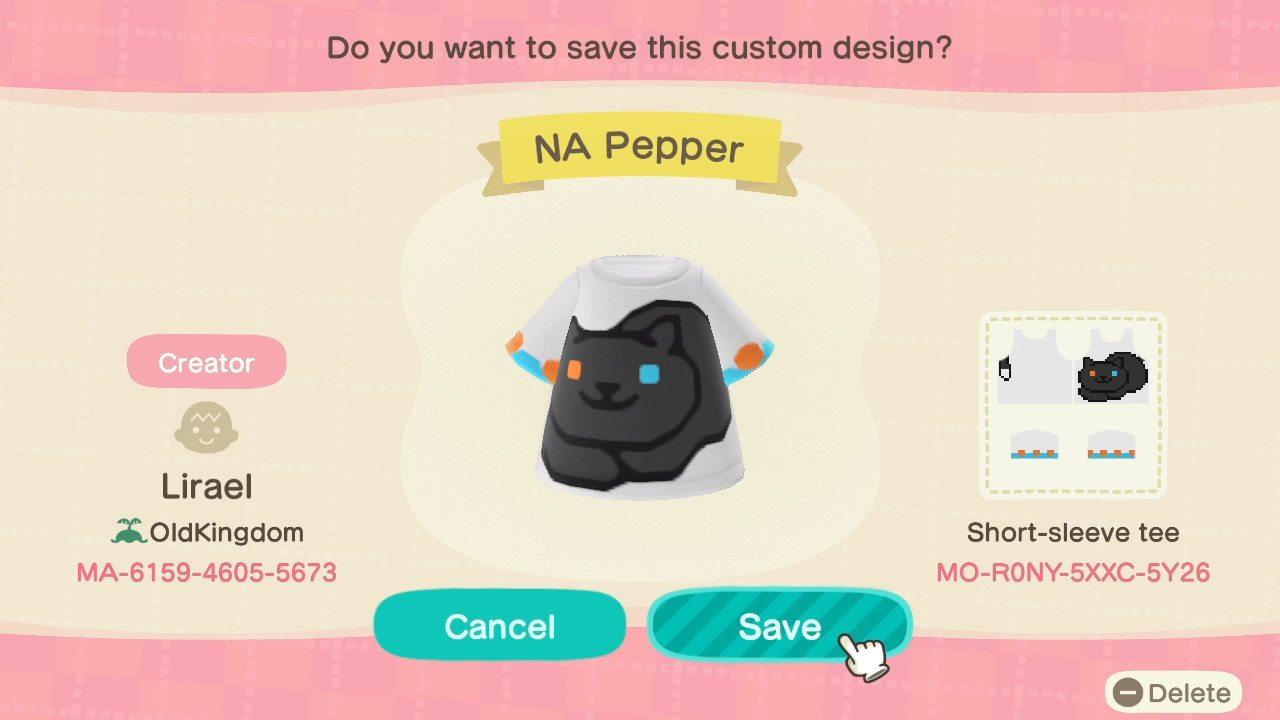1280x720 pixels.
Task: Click the Creator avatar portrait icon
Action: 206,428
